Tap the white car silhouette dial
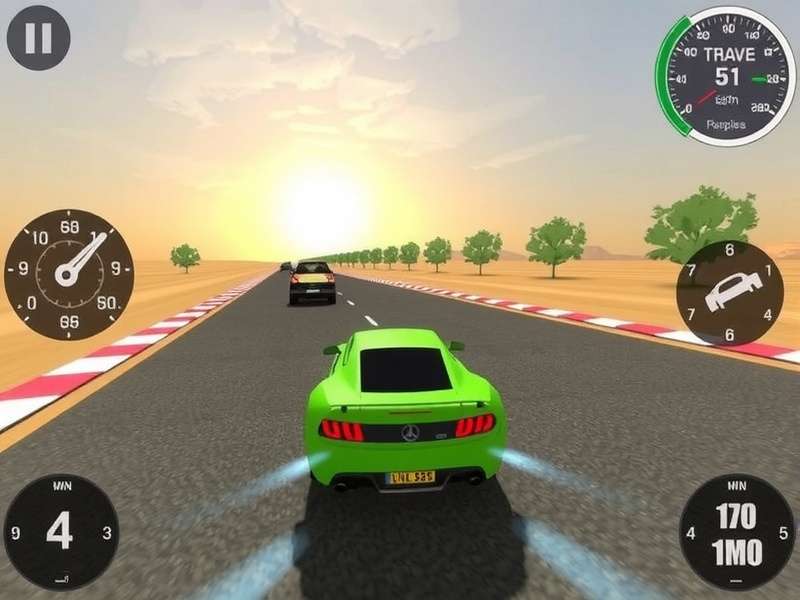Image resolution: width=800 pixels, height=600 pixels. click(730, 292)
